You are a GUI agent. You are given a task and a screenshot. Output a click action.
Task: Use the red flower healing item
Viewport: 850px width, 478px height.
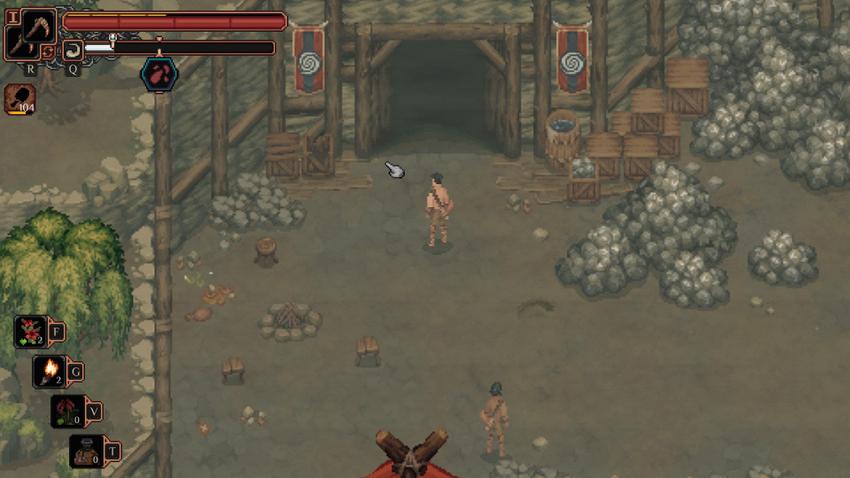click(x=31, y=331)
